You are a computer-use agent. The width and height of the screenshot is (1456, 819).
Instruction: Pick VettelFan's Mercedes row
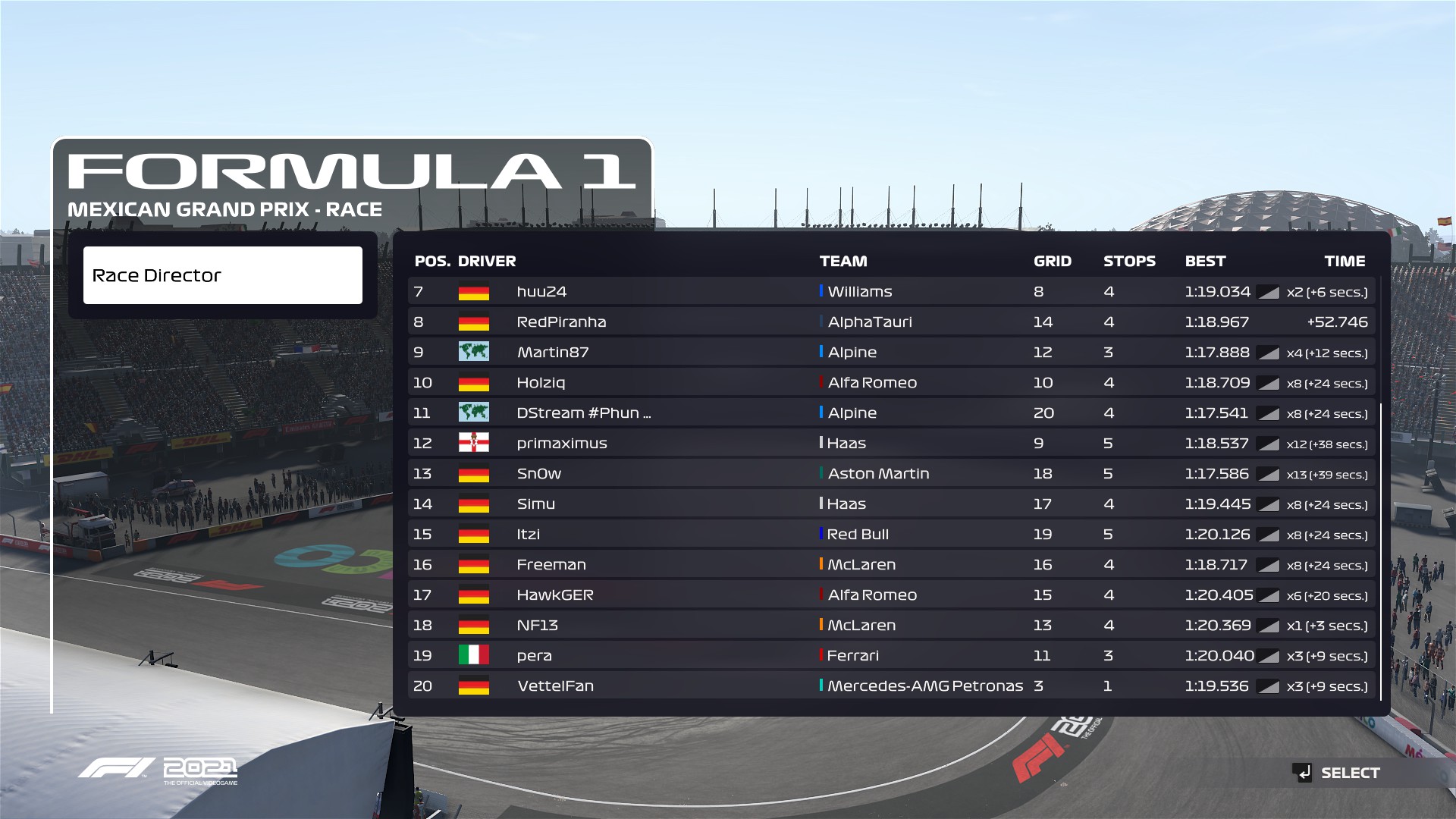tap(891, 686)
